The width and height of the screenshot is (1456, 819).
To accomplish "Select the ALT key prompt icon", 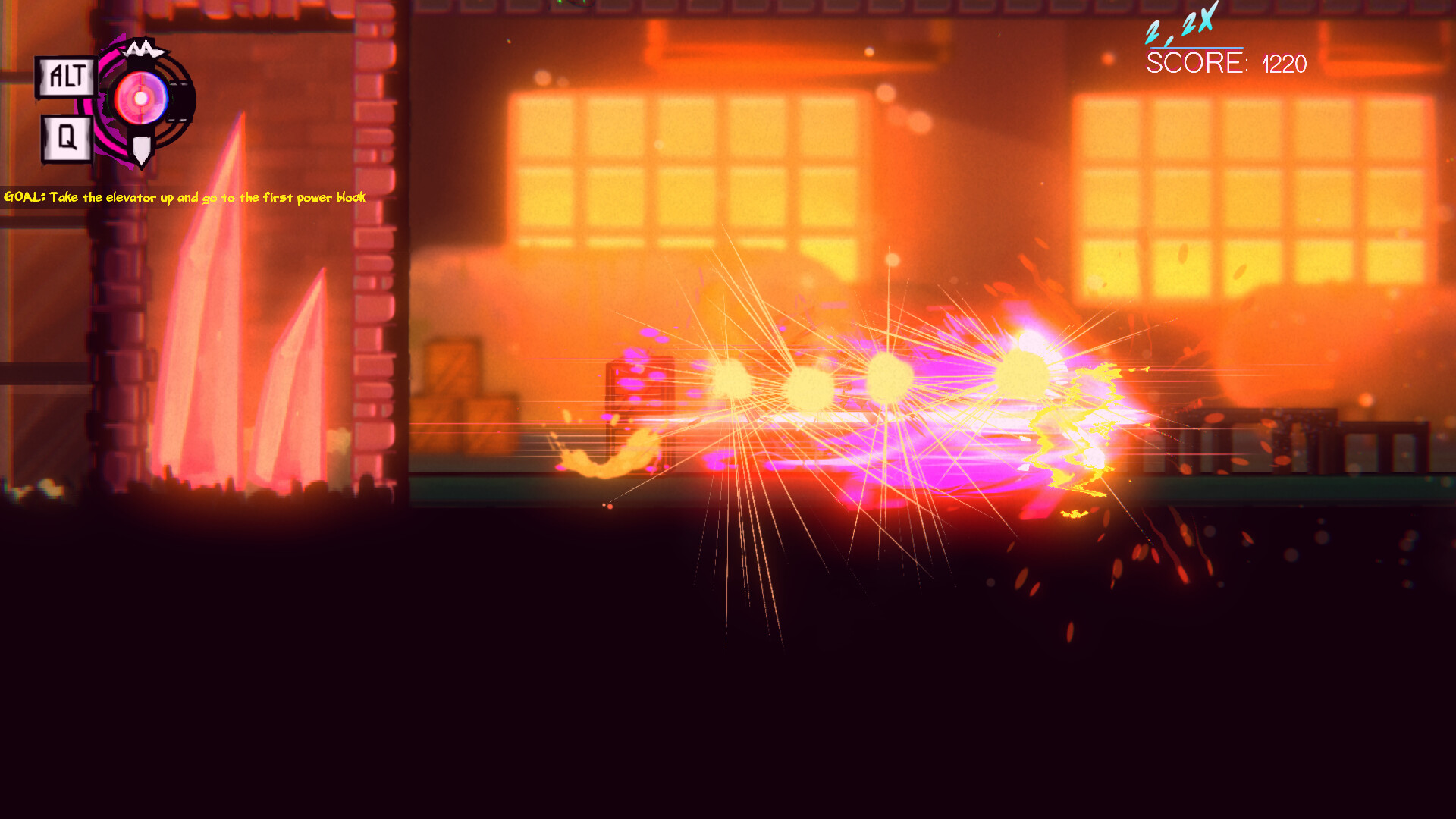I will [65, 74].
